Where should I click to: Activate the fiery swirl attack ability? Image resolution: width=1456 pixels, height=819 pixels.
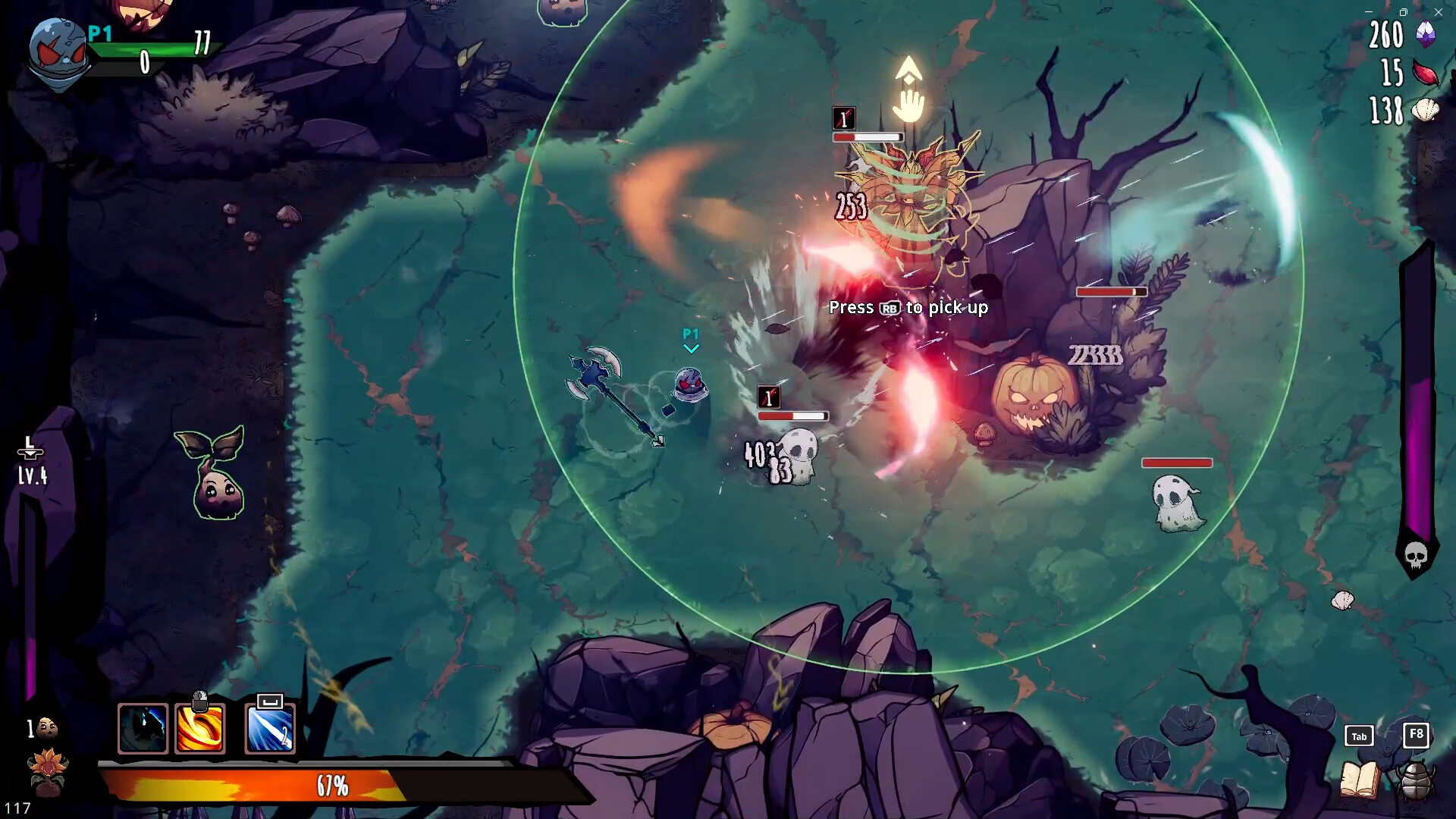200,729
